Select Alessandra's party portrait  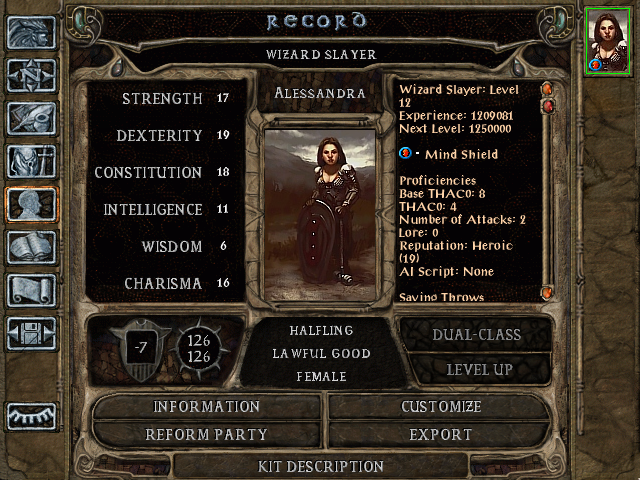(x=609, y=41)
